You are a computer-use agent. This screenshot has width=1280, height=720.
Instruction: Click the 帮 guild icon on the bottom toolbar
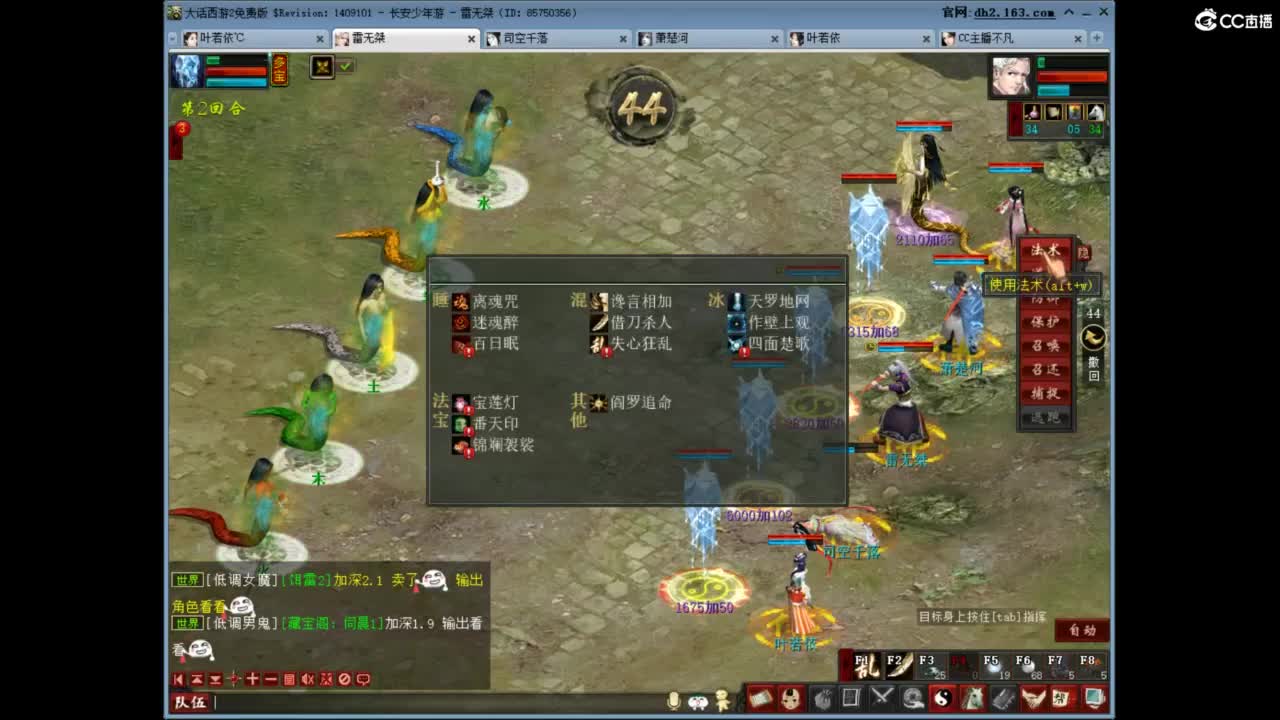[1061, 698]
